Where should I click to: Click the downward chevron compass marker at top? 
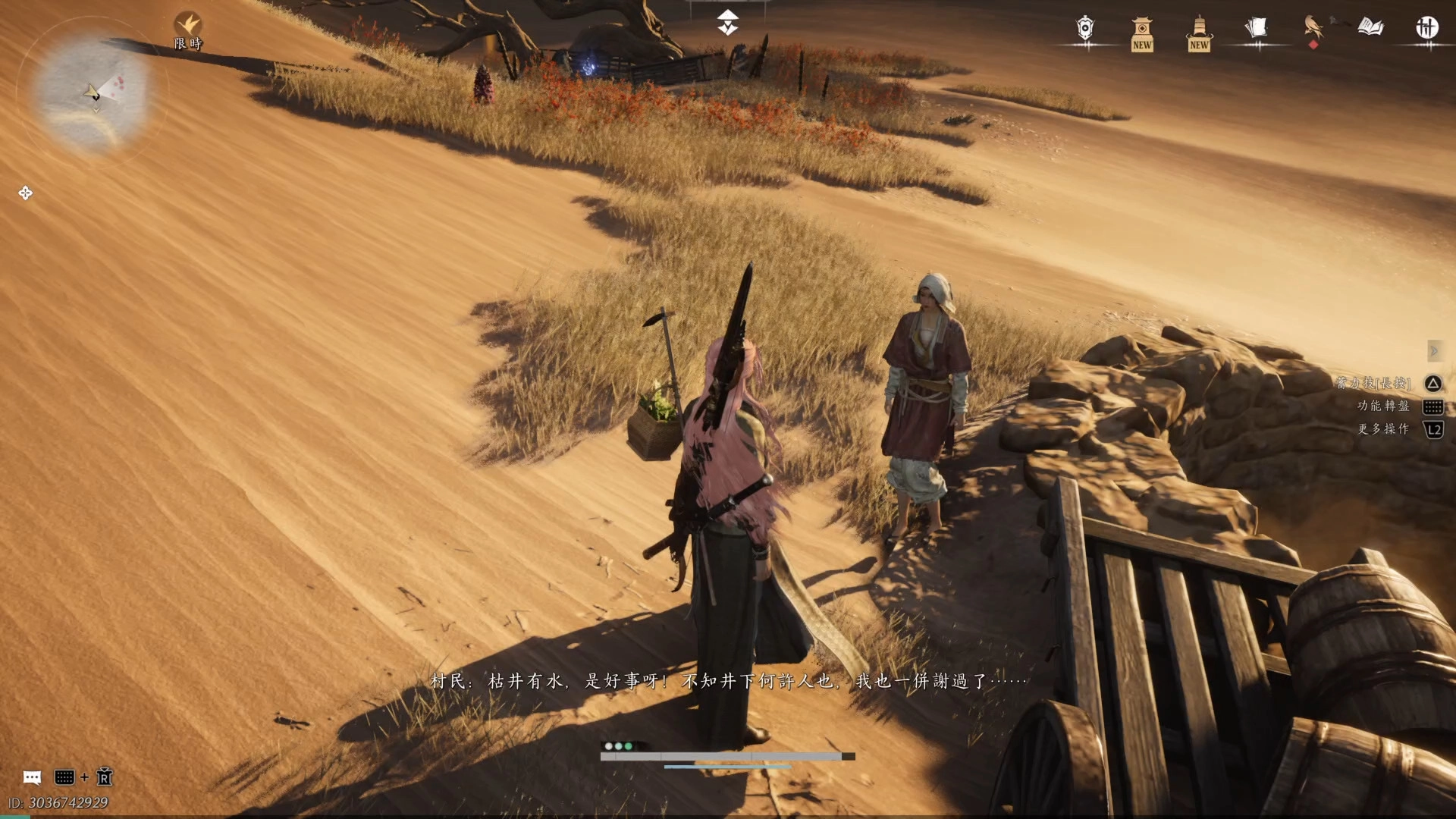[x=728, y=23]
